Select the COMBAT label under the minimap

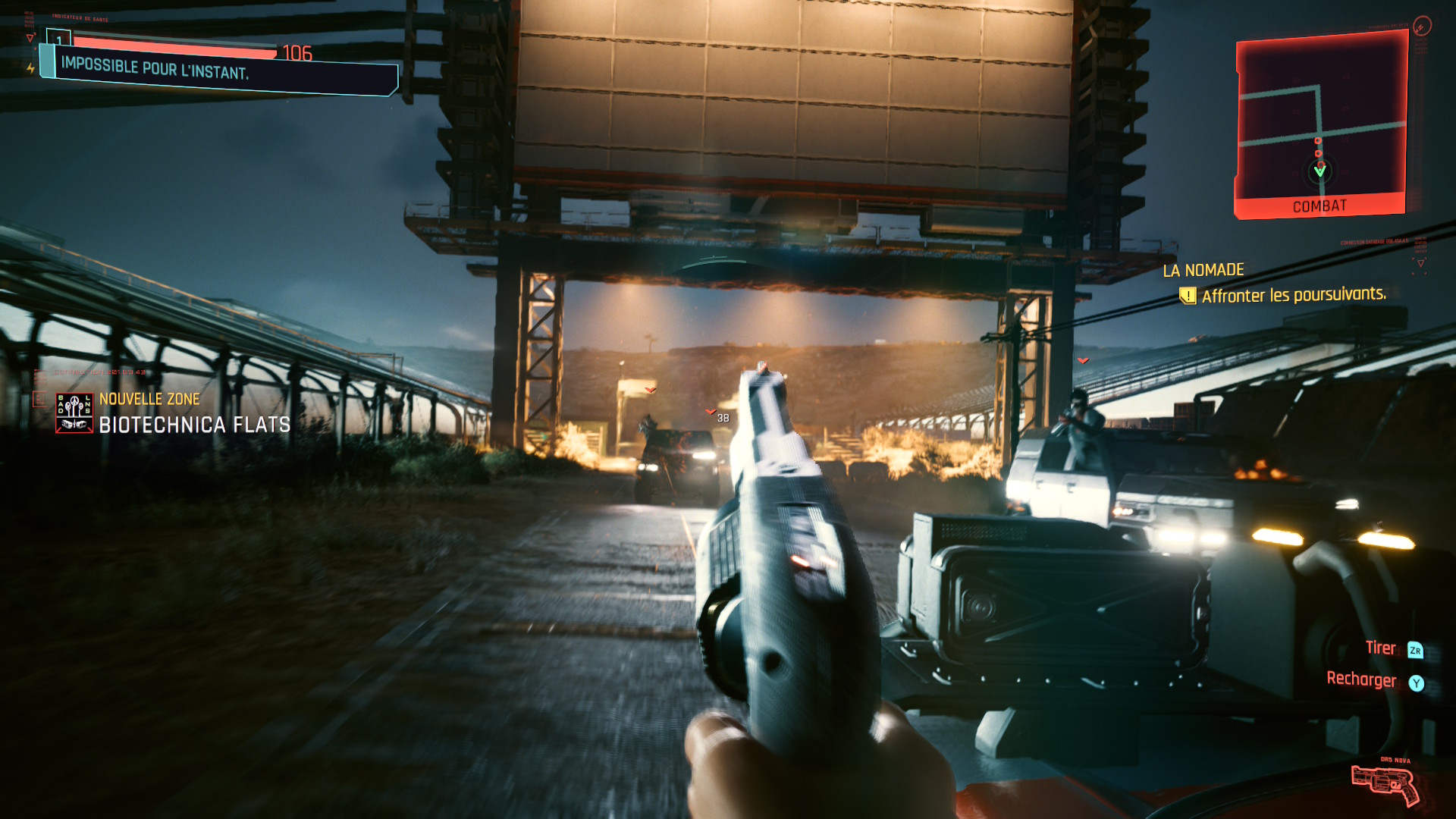pos(1320,205)
